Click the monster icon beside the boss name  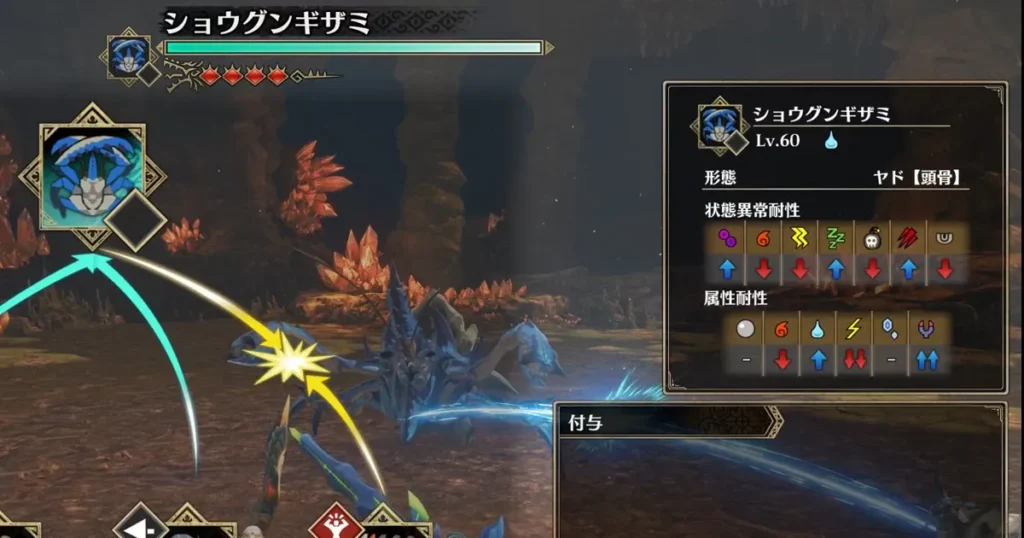coord(128,55)
